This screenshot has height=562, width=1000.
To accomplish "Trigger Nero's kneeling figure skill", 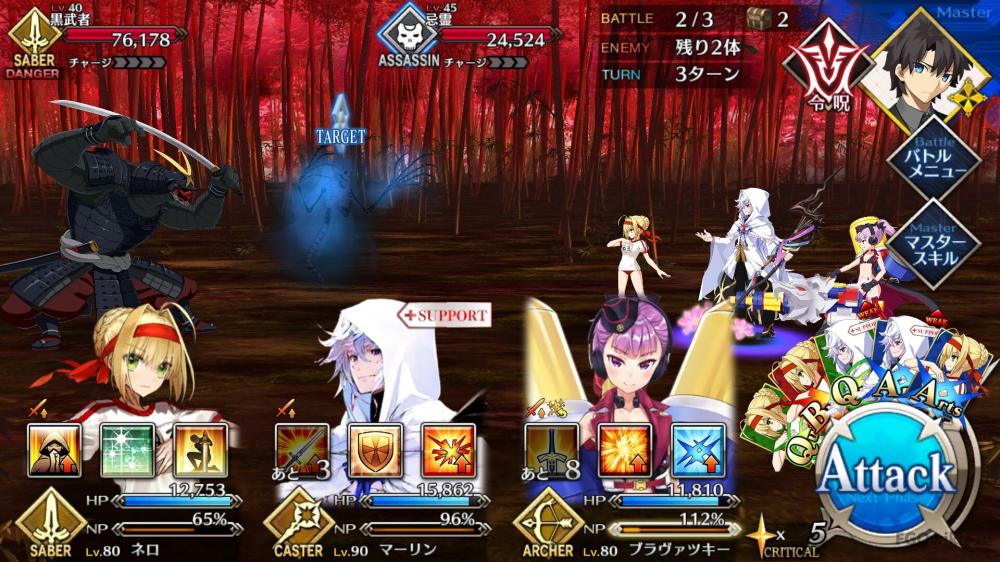I will [199, 450].
